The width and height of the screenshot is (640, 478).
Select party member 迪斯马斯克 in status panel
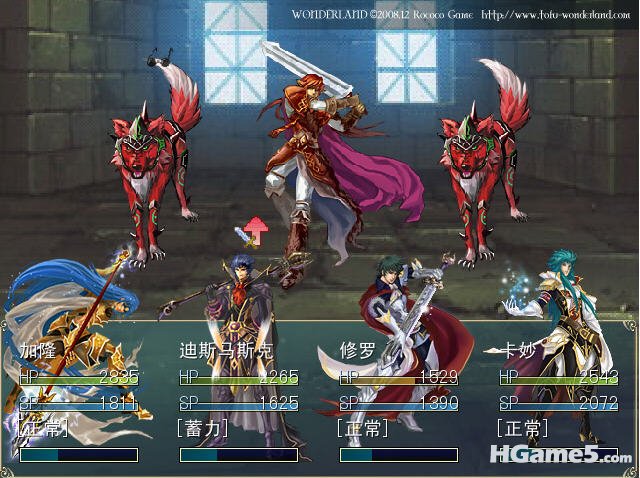pyautogui.click(x=225, y=351)
